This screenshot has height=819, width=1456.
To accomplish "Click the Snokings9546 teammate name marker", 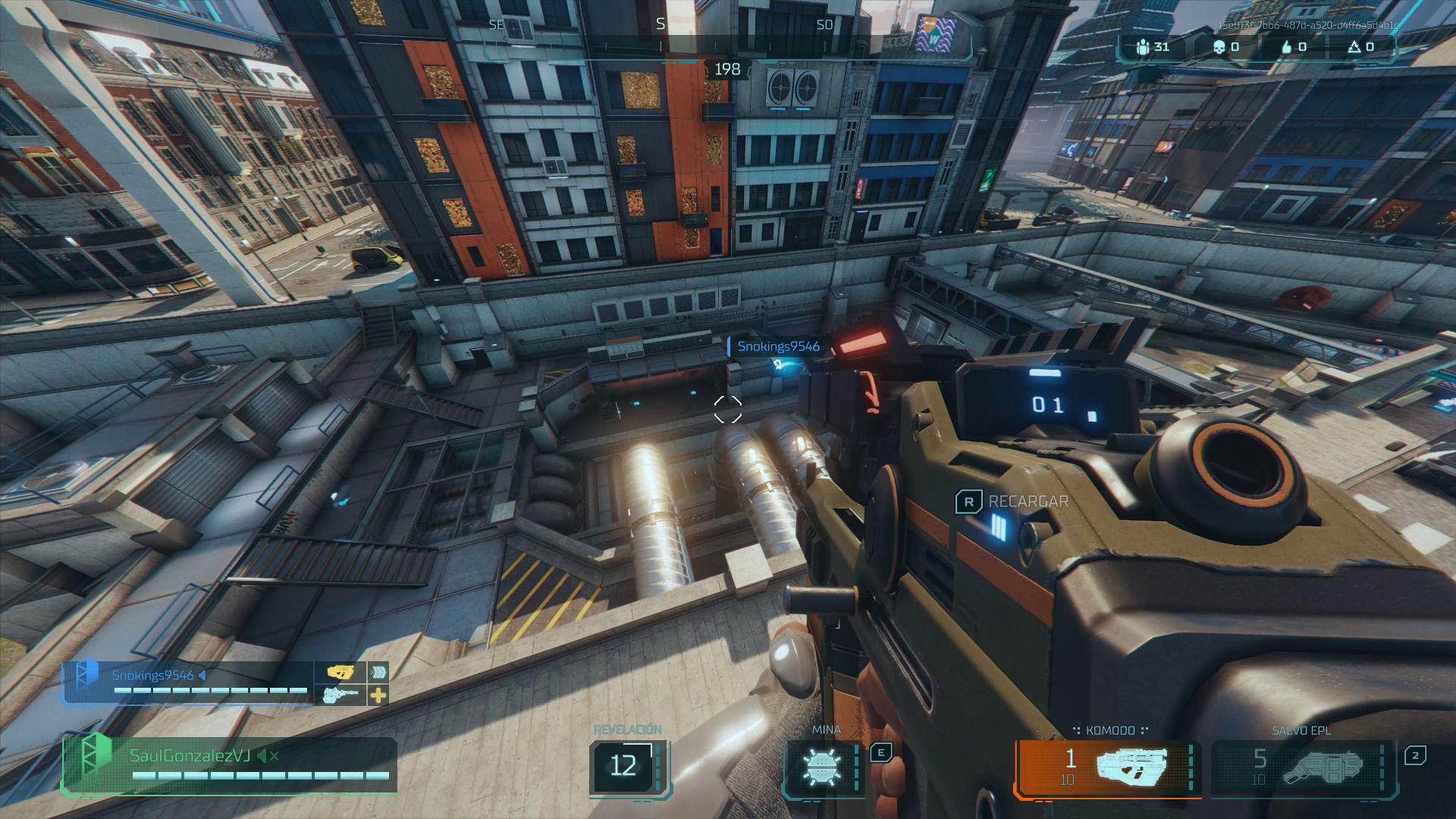I will point(777,347).
